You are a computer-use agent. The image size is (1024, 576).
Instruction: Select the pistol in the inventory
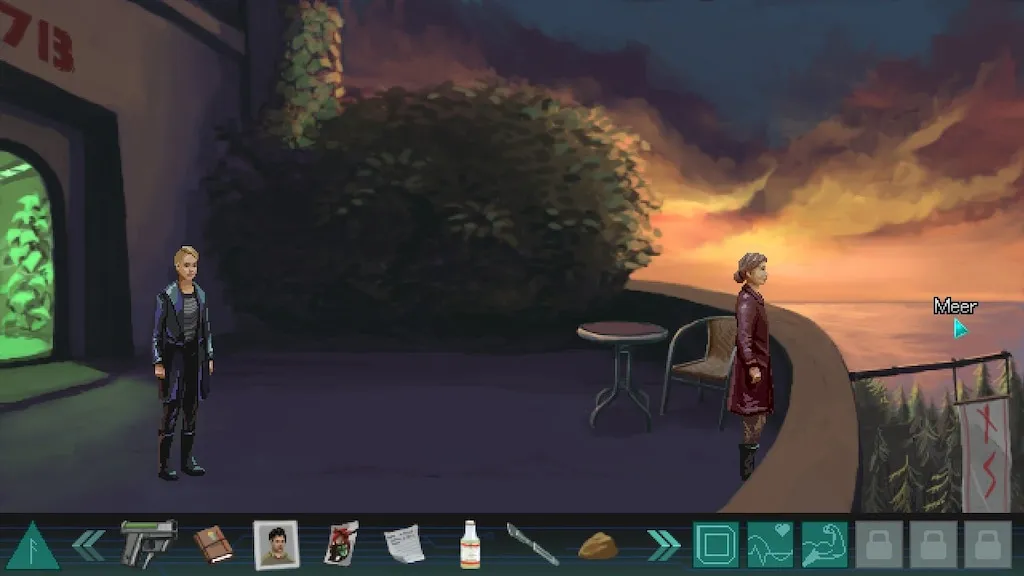148,543
